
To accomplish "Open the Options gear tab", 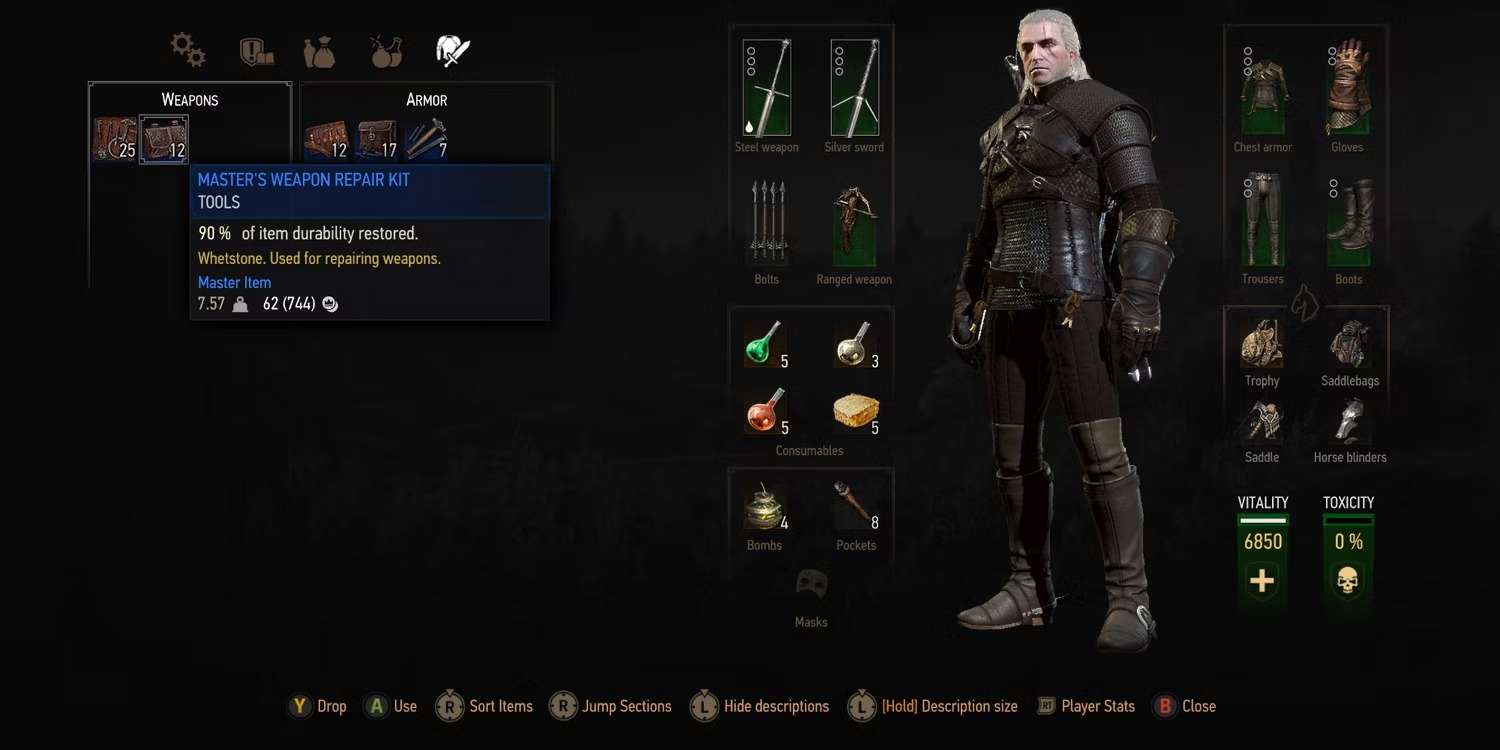I will tap(186, 47).
